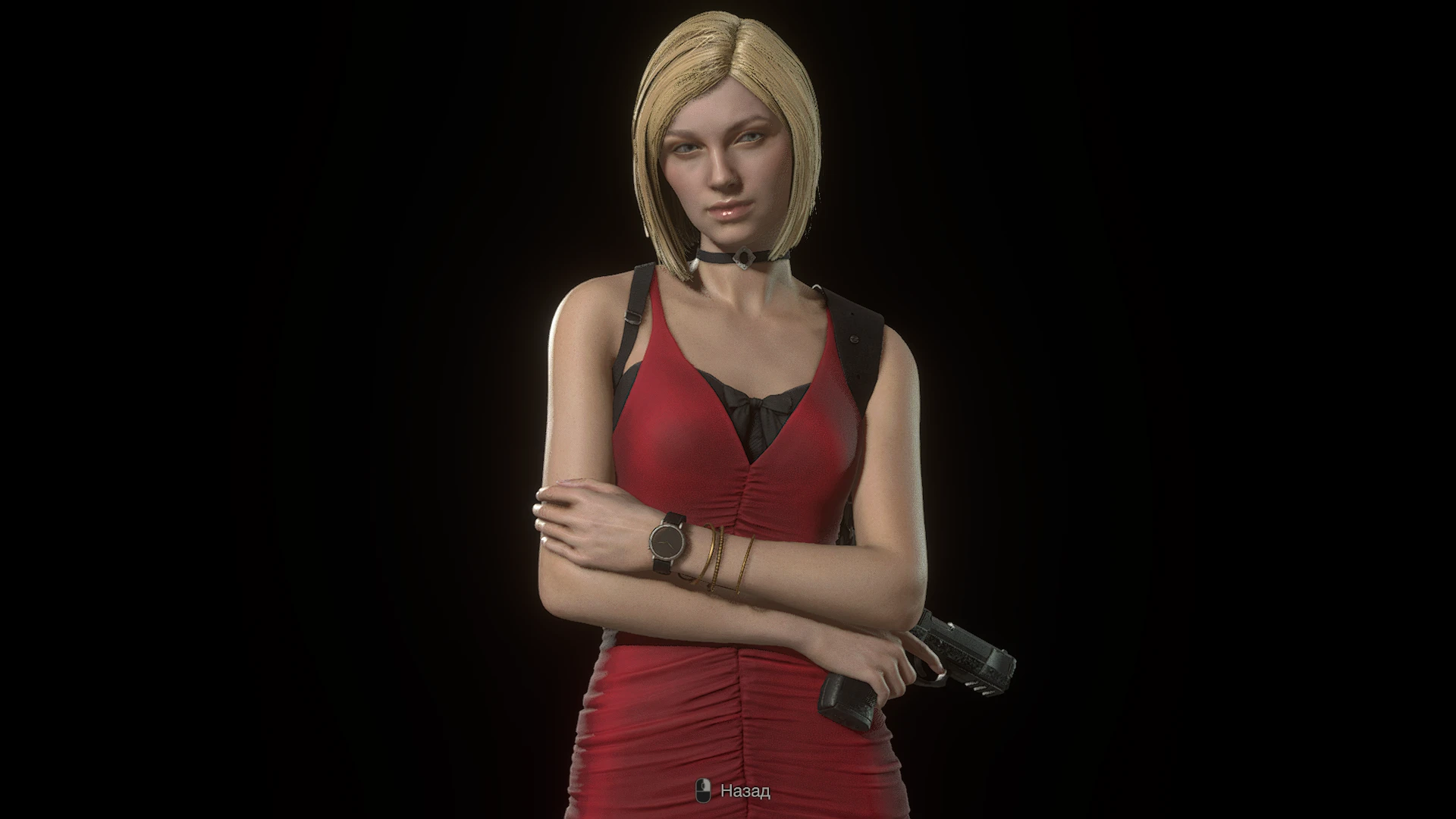Click the Назад text label
The height and width of the screenshot is (819, 1456).
click(745, 792)
